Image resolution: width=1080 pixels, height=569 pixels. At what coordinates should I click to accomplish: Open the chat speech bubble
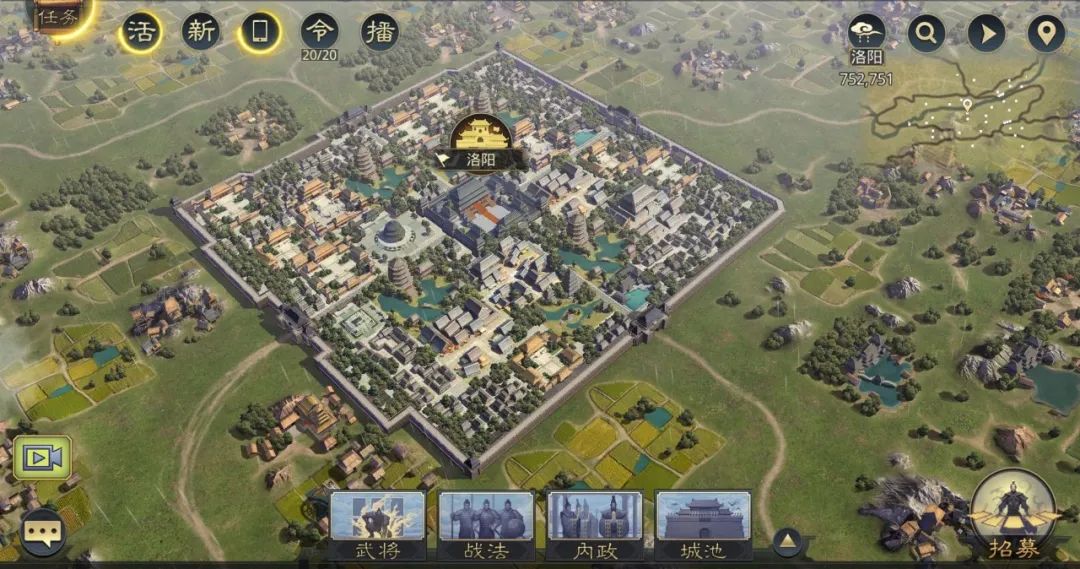click(42, 532)
